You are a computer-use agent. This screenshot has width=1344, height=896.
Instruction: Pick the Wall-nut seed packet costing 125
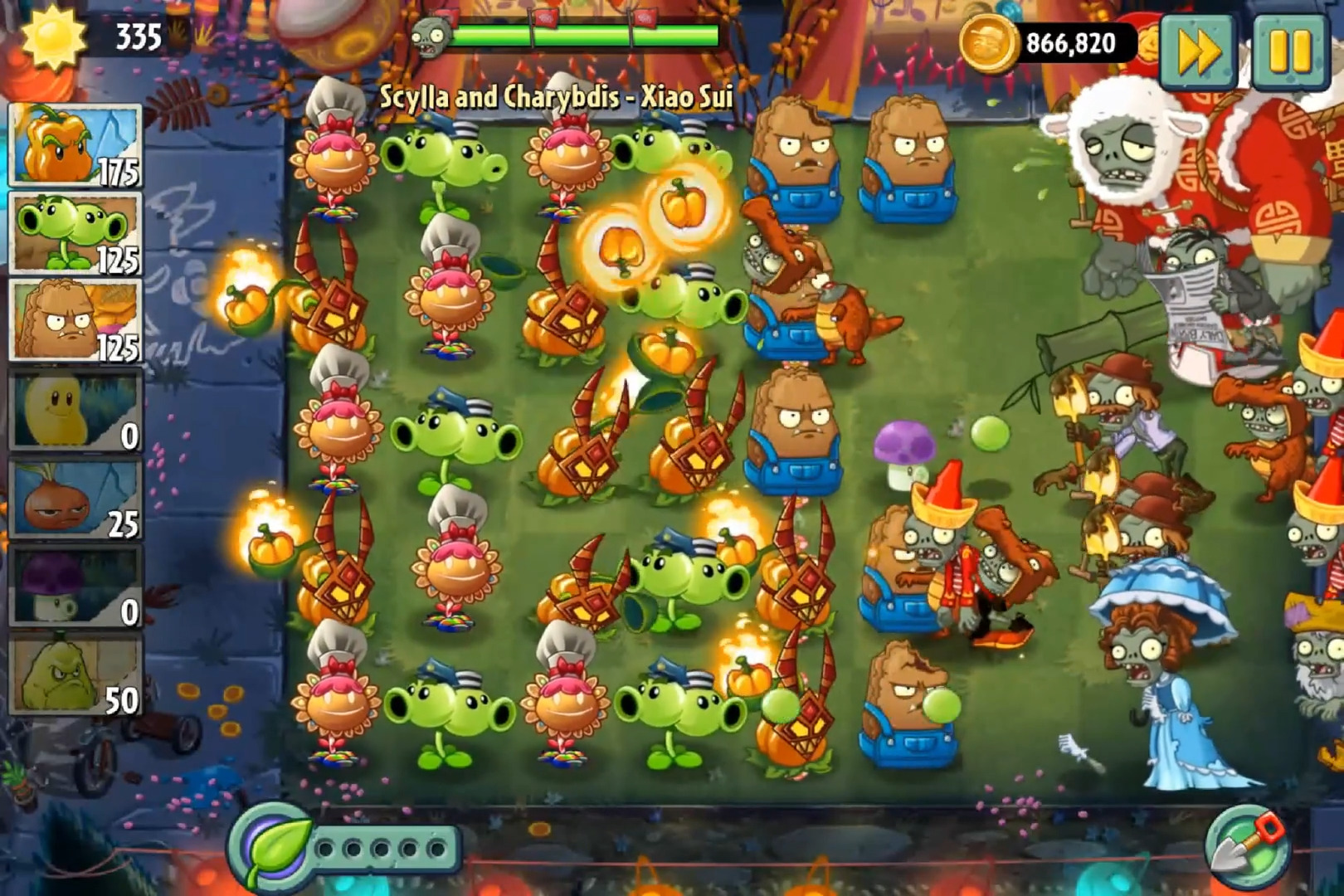(x=75, y=320)
